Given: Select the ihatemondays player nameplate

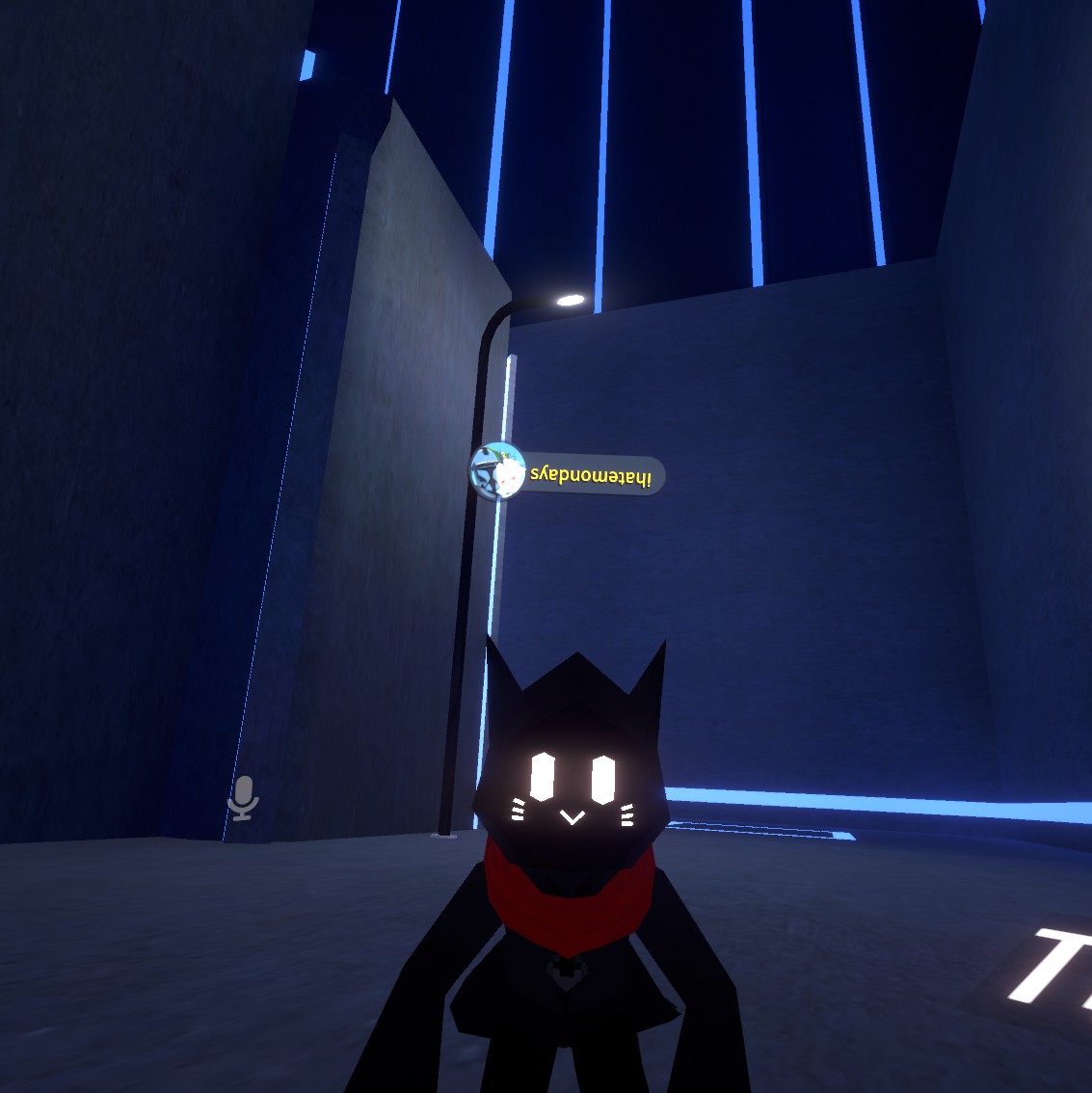Looking at the screenshot, I should click(569, 474).
